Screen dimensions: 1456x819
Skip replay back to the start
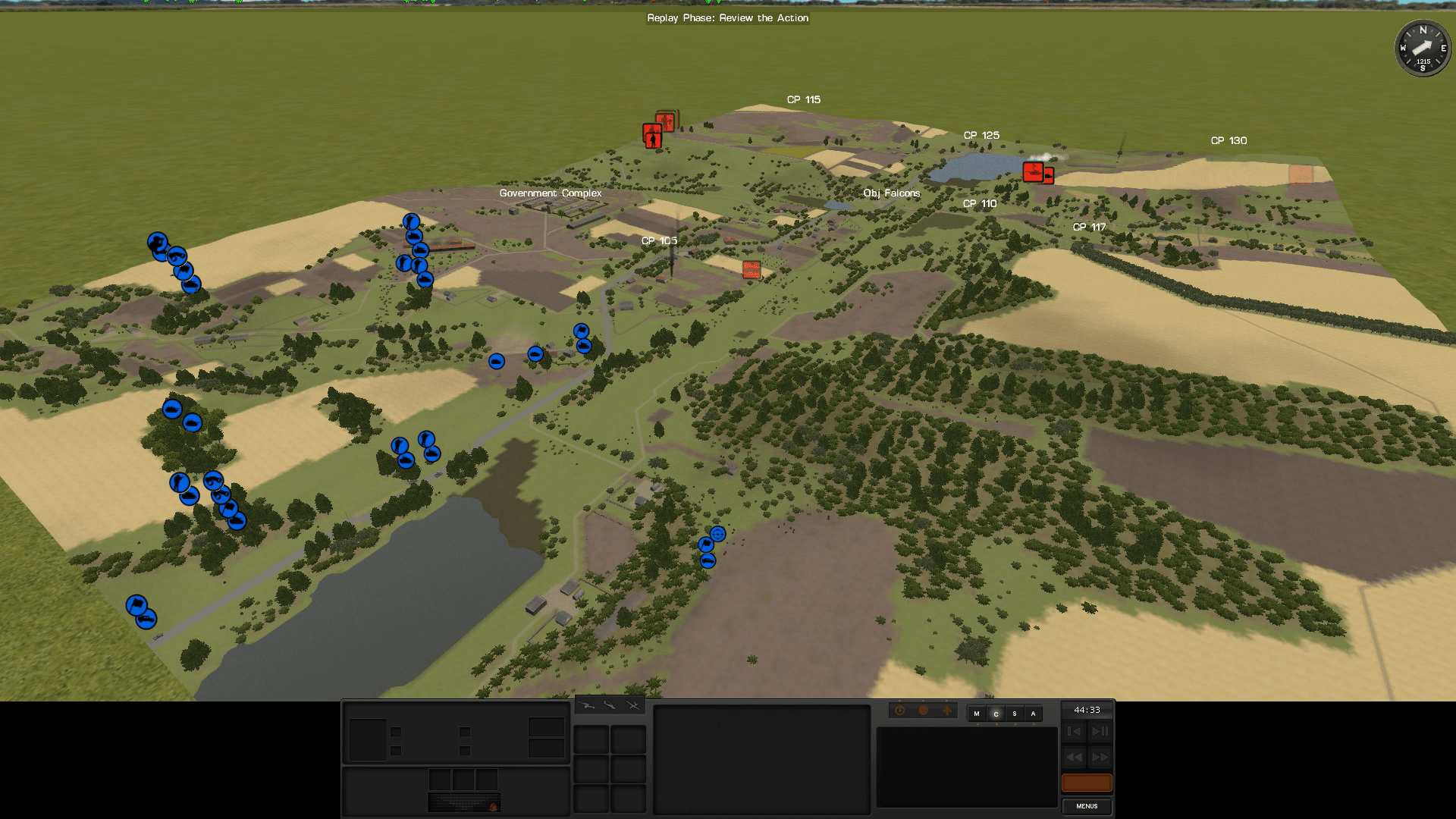1074,732
